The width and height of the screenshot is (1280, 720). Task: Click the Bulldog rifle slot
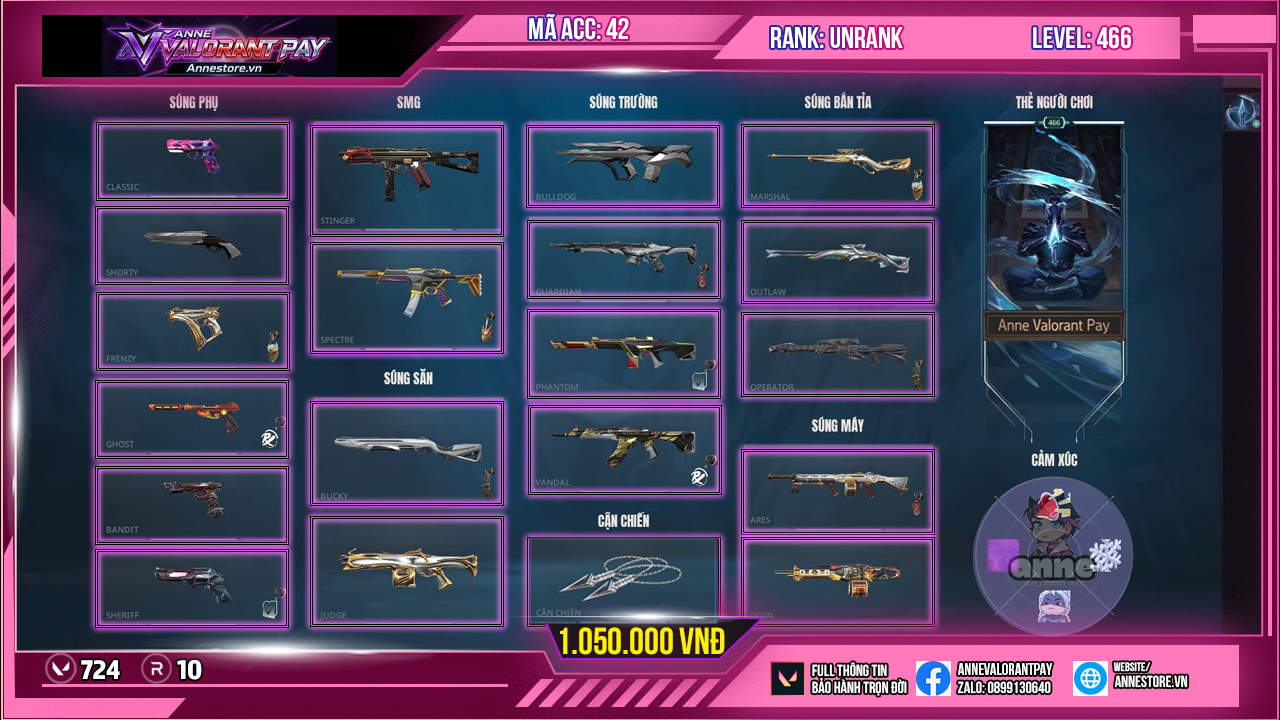[623, 166]
